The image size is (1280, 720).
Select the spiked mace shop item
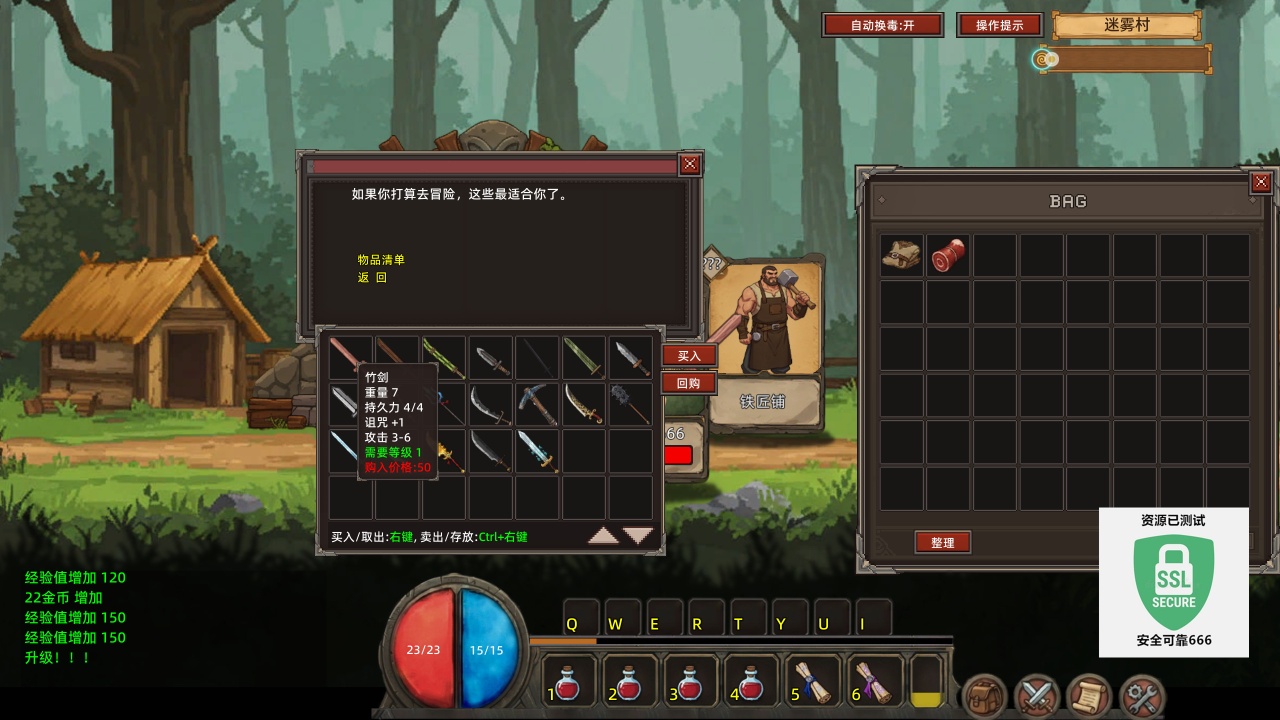tap(630, 404)
